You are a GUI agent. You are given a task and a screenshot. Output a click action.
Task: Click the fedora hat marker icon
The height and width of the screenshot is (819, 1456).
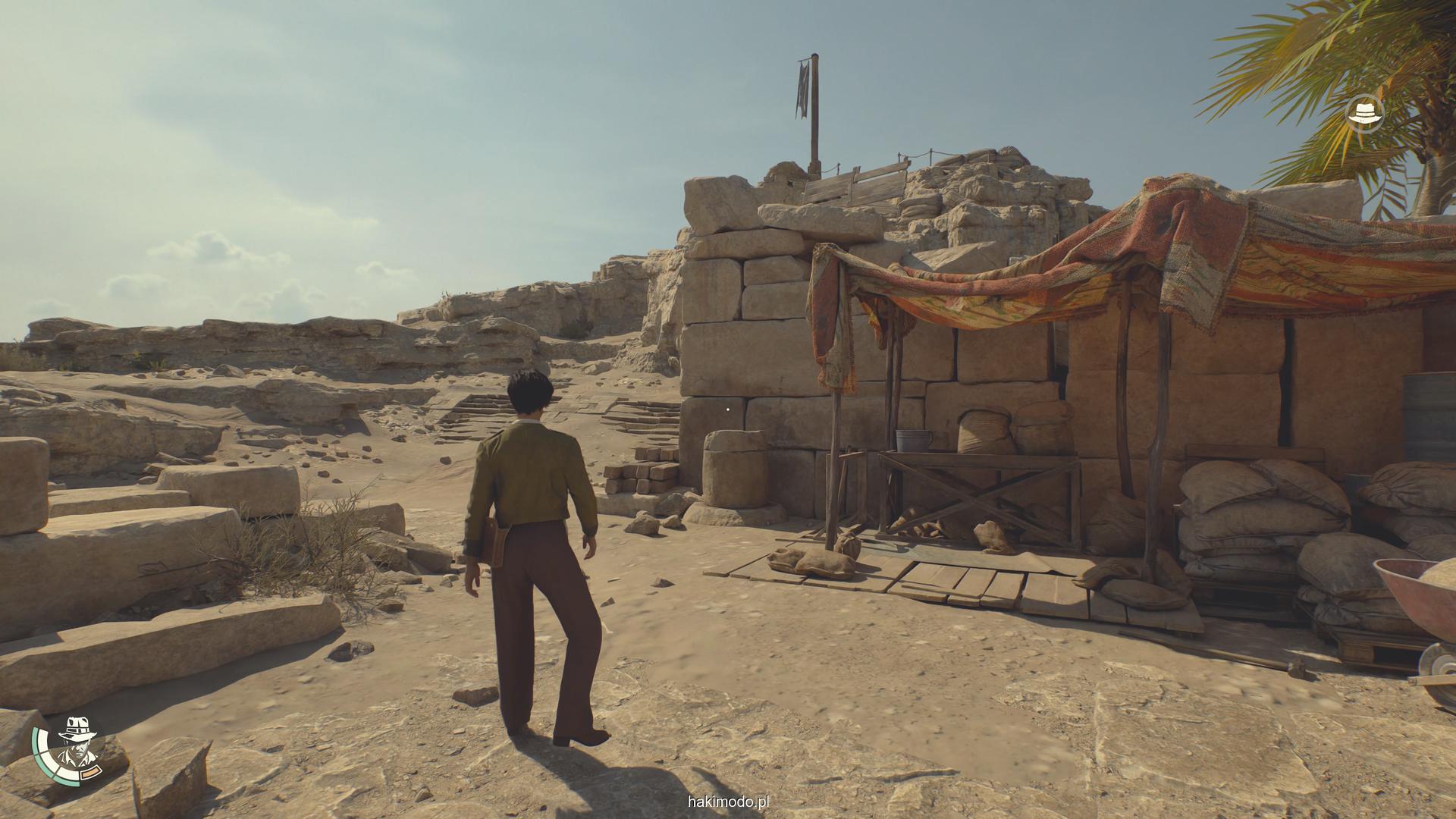[1365, 114]
